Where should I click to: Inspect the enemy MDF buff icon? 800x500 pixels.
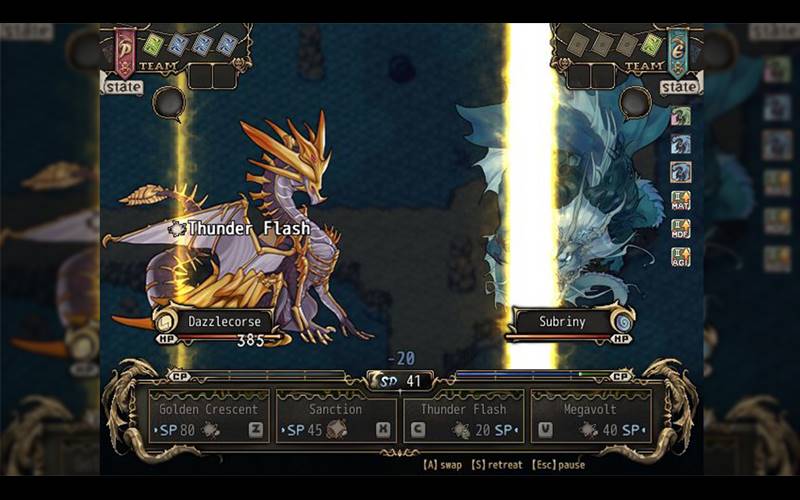tap(681, 228)
